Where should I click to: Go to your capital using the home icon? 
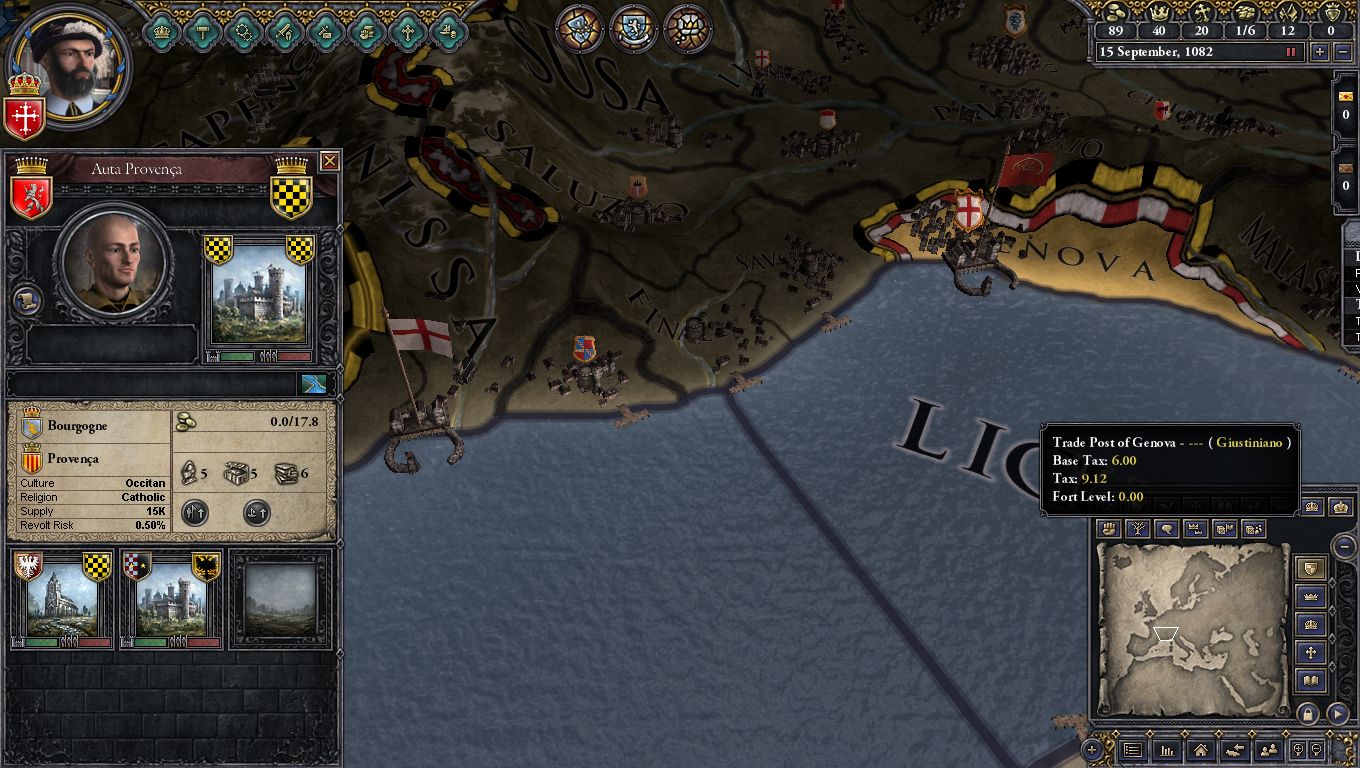[1199, 750]
